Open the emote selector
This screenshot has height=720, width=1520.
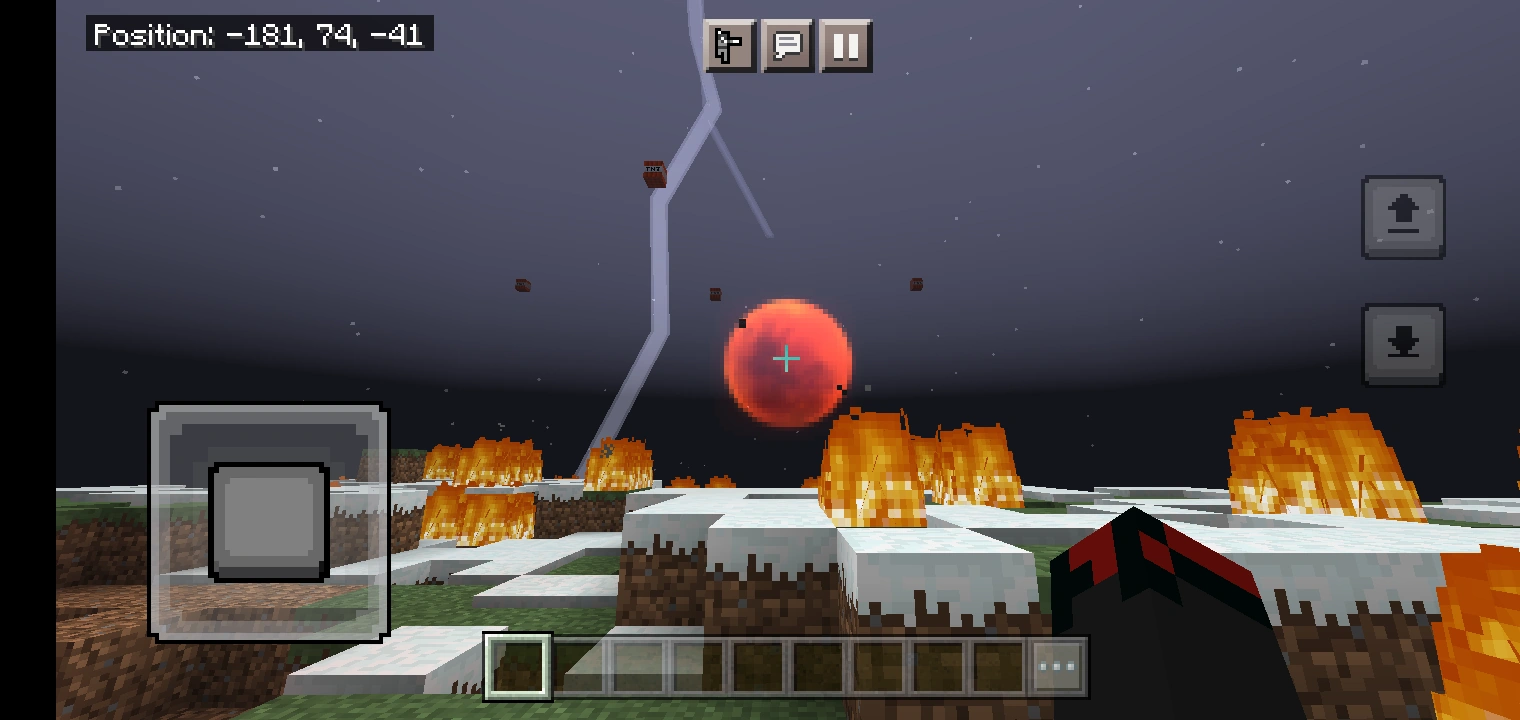[730, 46]
